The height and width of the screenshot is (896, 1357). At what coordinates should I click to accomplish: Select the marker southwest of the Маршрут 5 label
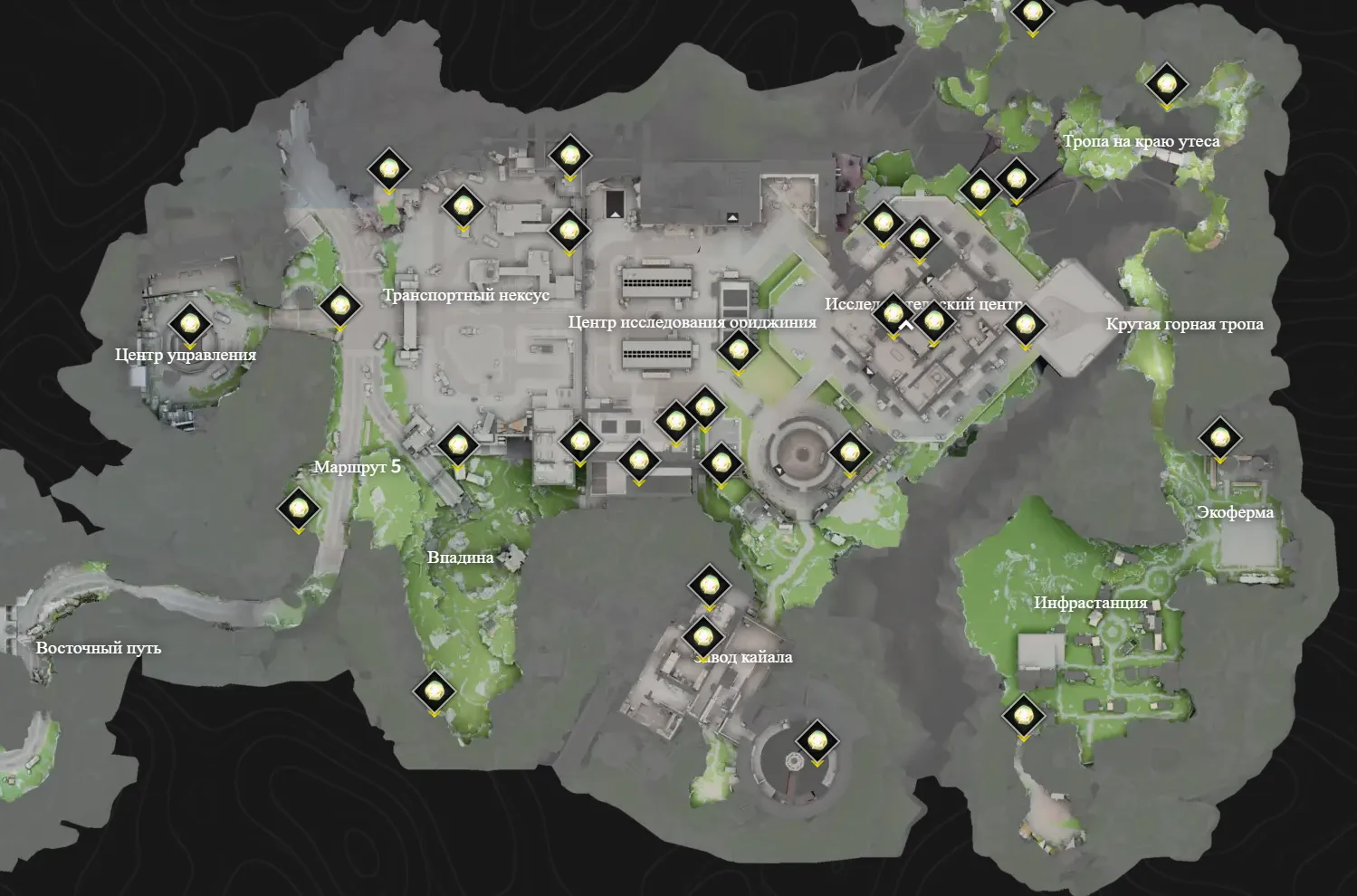point(298,510)
